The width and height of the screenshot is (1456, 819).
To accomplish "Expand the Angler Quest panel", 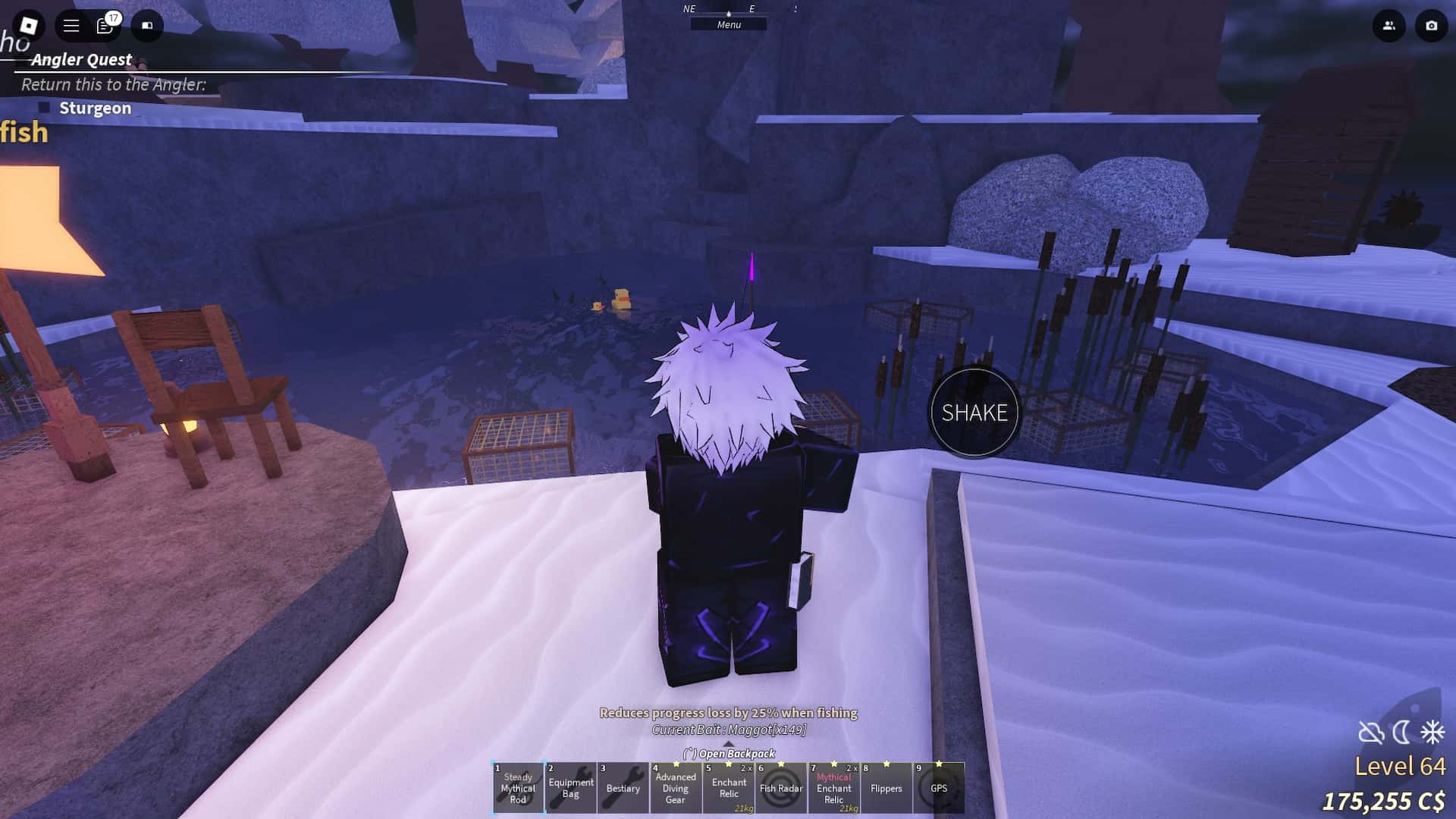I will pos(81,59).
